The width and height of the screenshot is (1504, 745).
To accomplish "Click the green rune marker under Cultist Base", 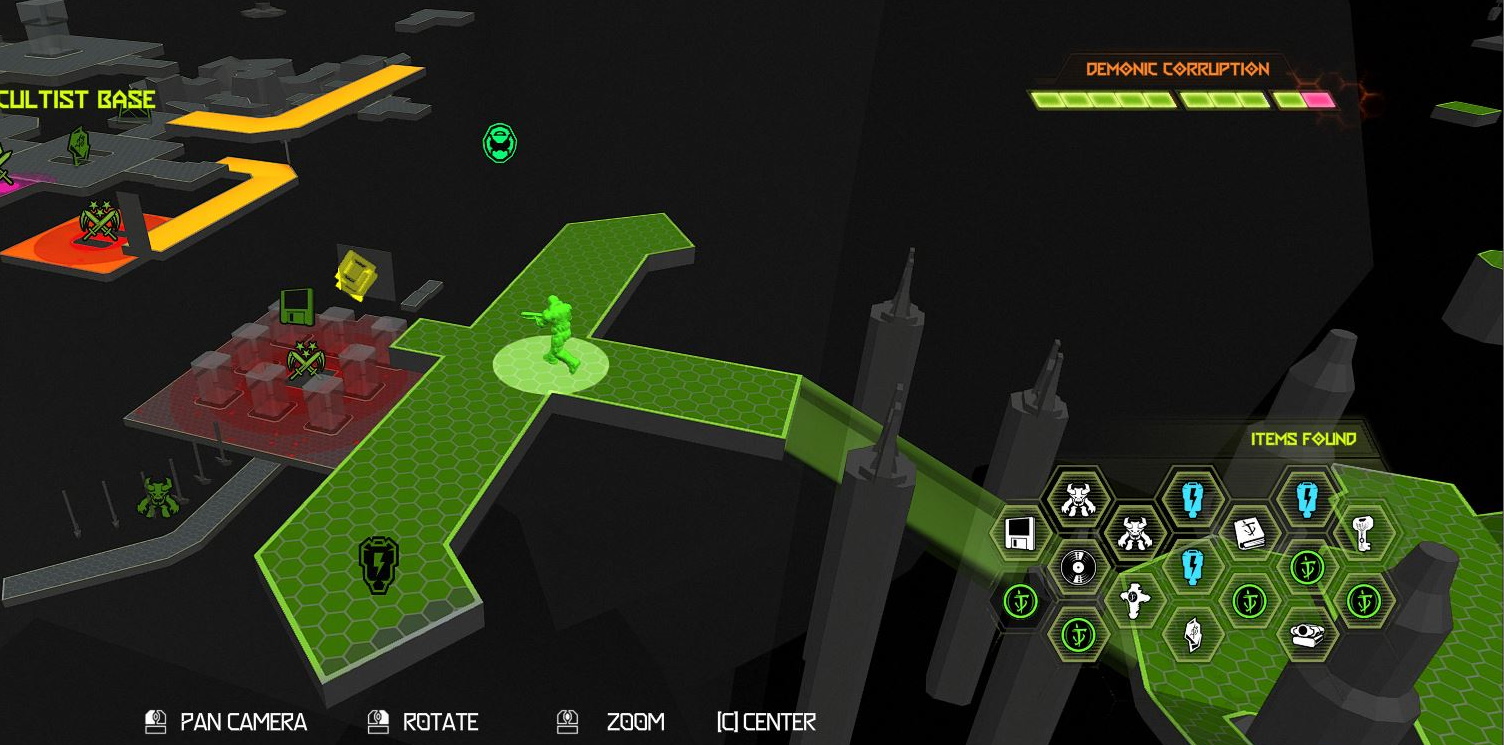I will 80,146.
